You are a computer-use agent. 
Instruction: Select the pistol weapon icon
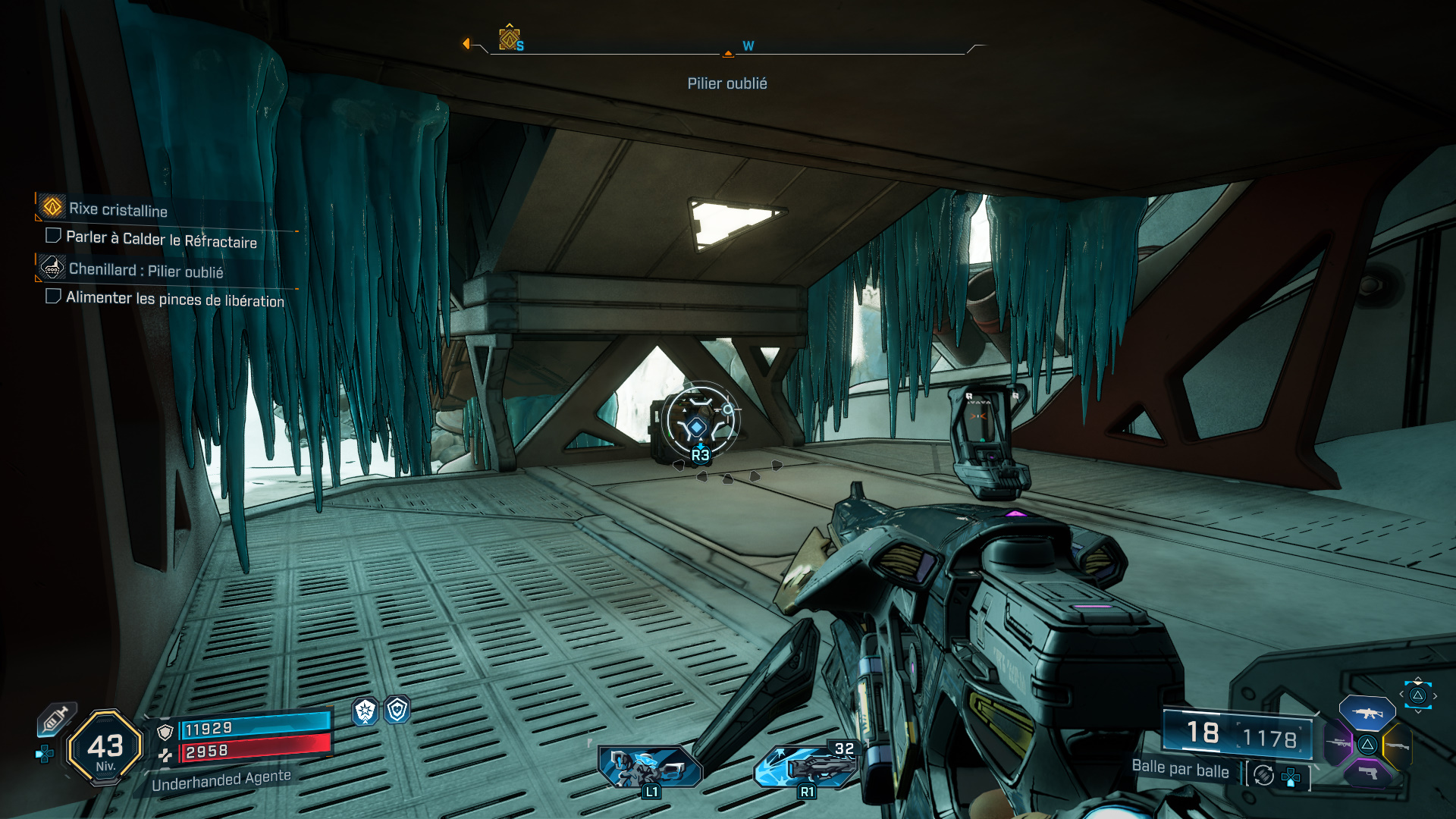1367,775
